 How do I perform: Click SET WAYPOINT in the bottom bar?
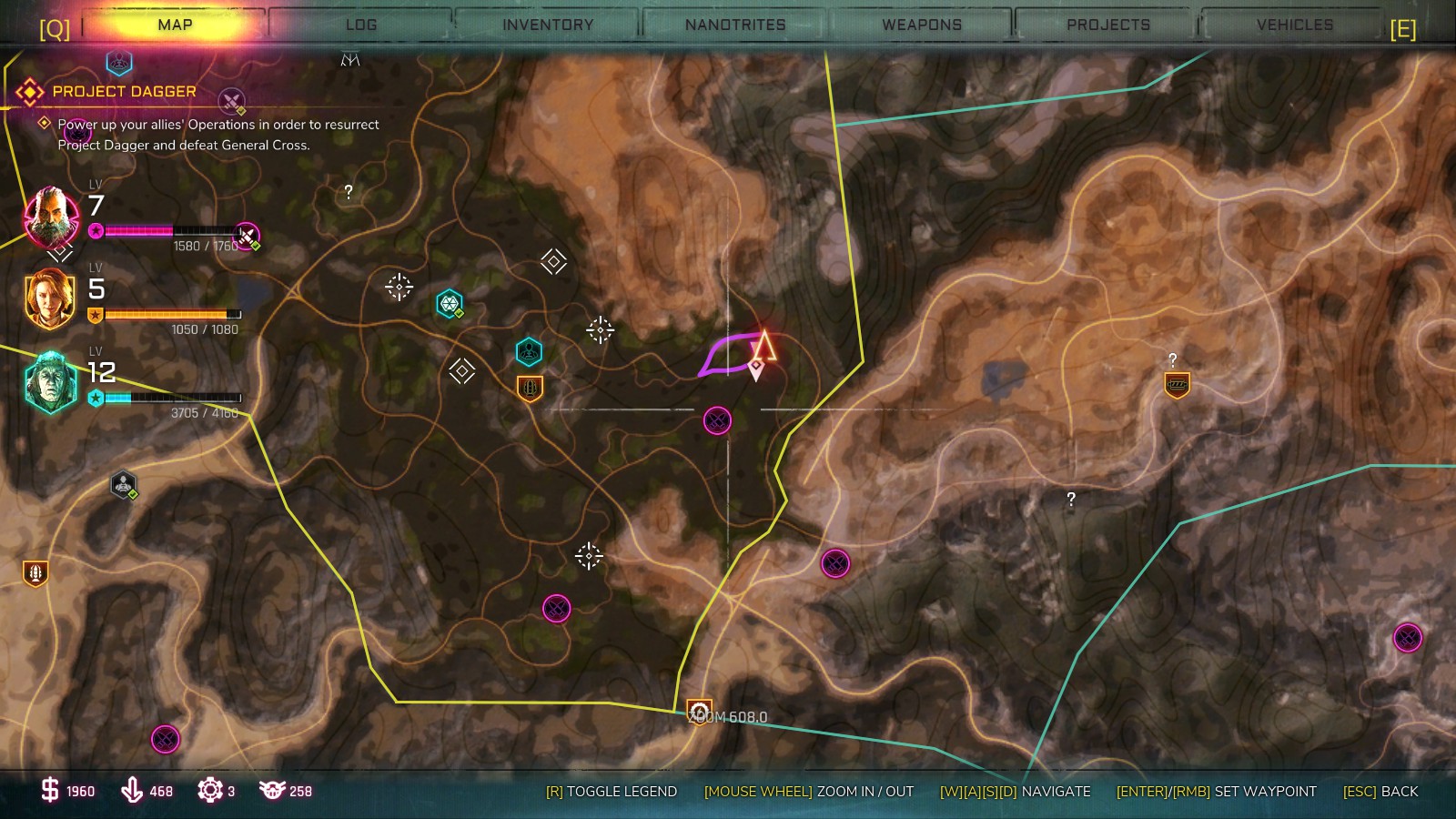click(x=1260, y=792)
